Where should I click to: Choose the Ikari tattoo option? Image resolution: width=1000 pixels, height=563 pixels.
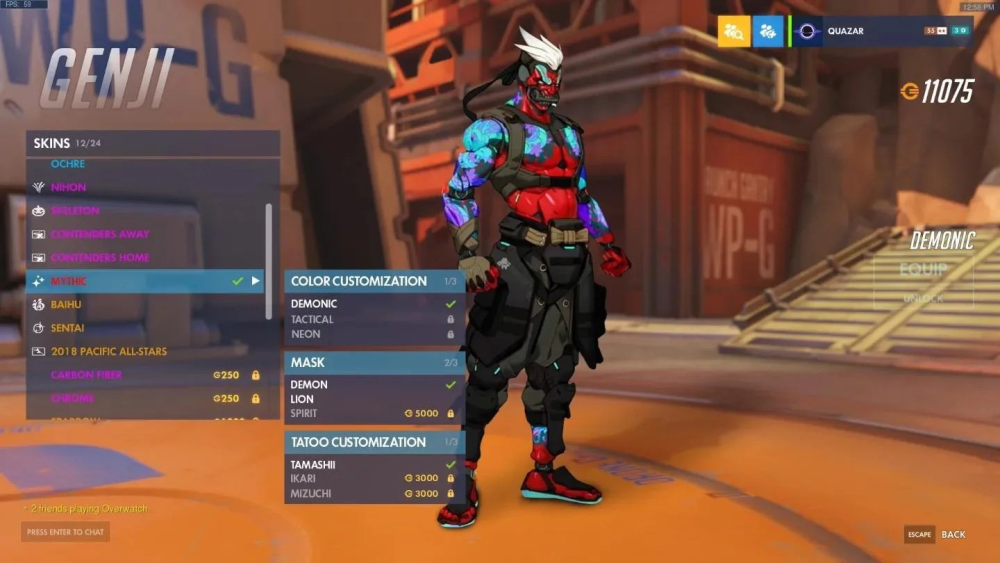point(306,479)
